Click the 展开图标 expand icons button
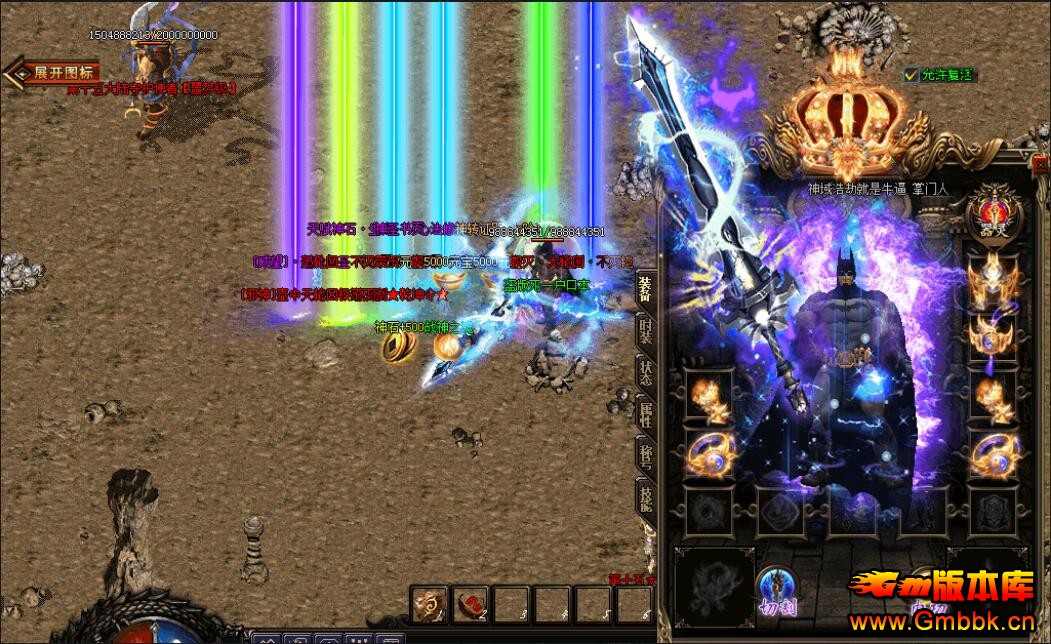 click(x=60, y=73)
